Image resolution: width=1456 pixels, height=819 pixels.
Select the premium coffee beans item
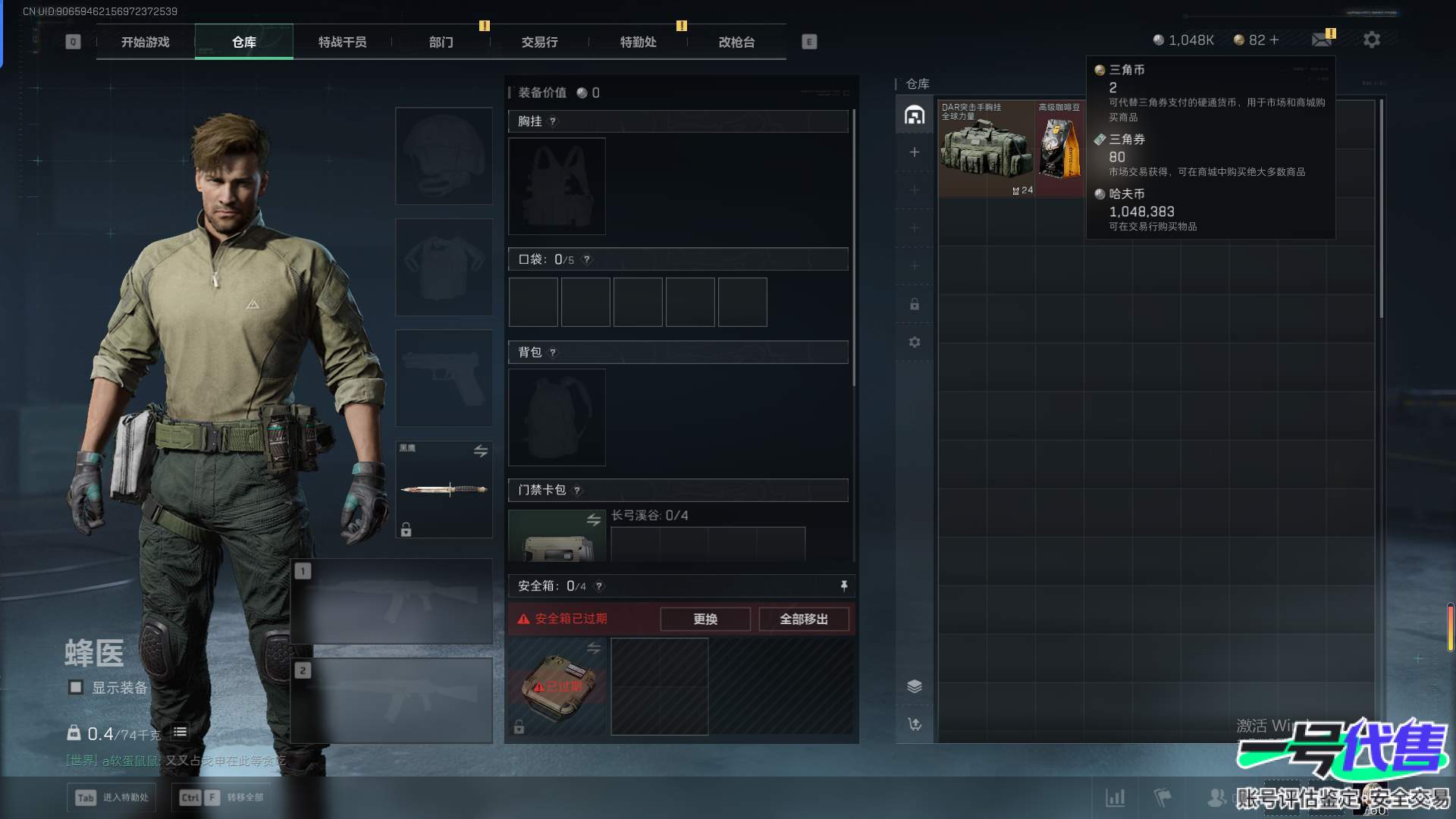pyautogui.click(x=1059, y=149)
